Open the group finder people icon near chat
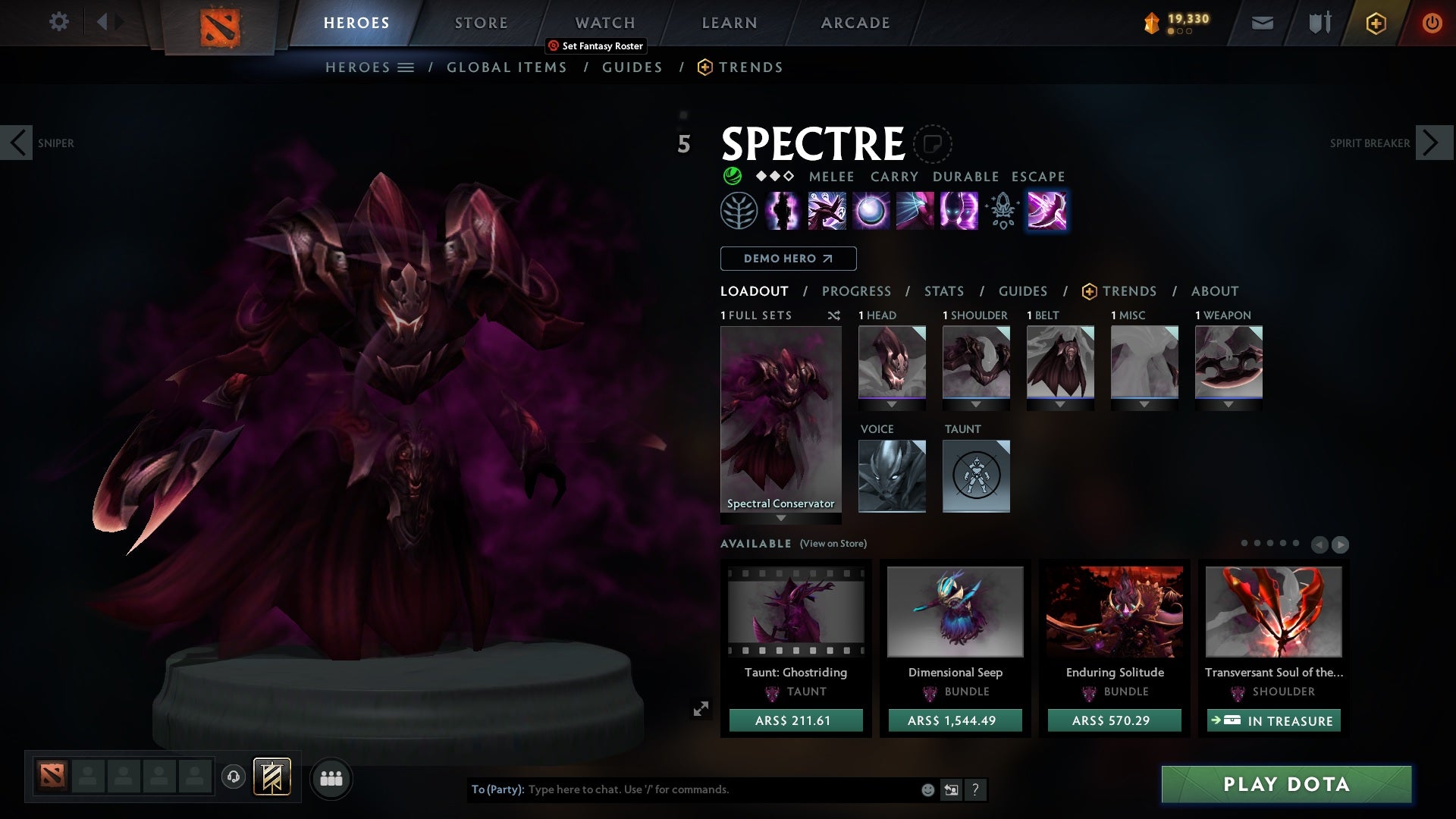The height and width of the screenshot is (819, 1456). pyautogui.click(x=331, y=778)
